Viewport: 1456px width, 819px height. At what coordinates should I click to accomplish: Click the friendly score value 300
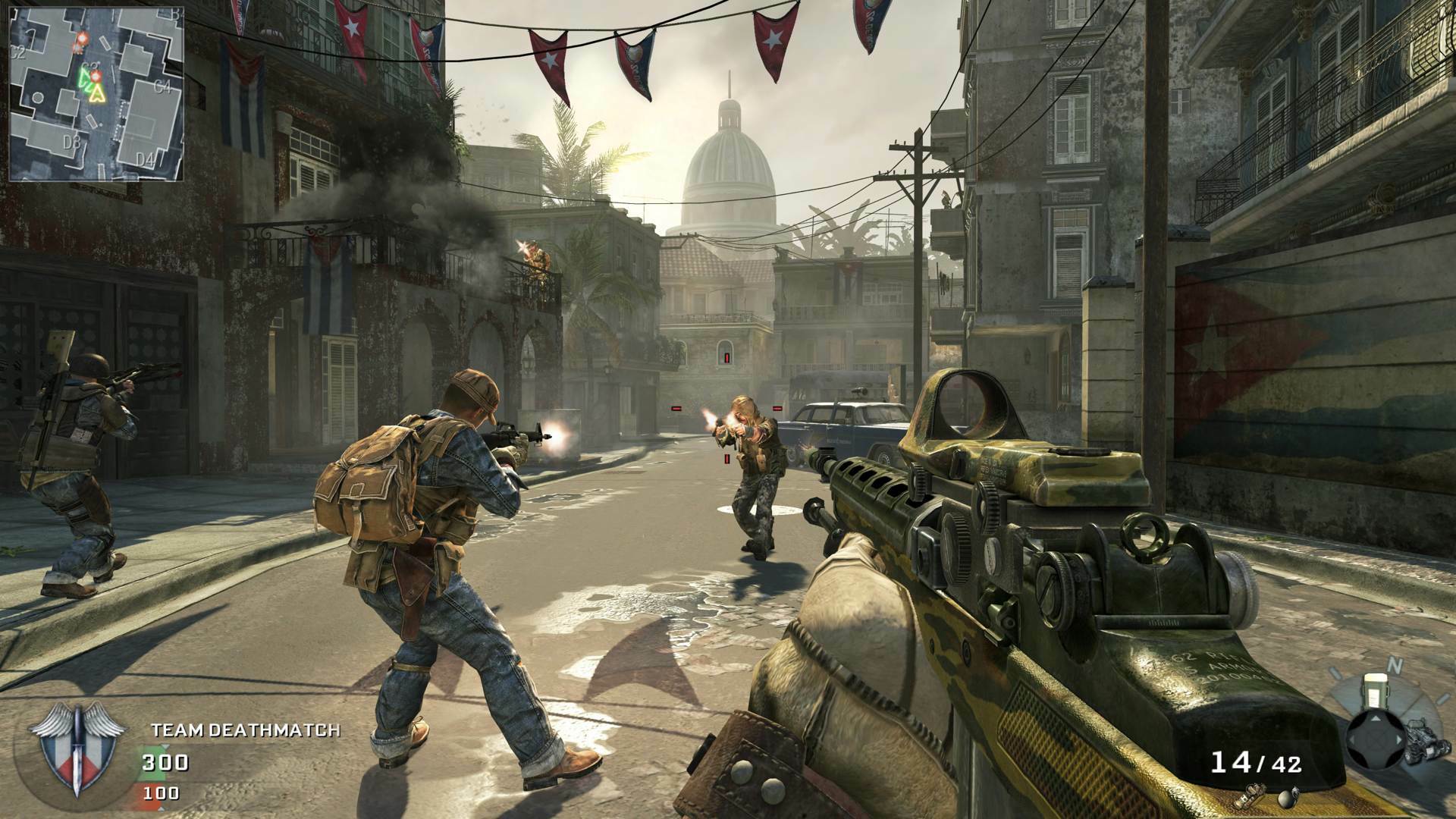pos(165,761)
